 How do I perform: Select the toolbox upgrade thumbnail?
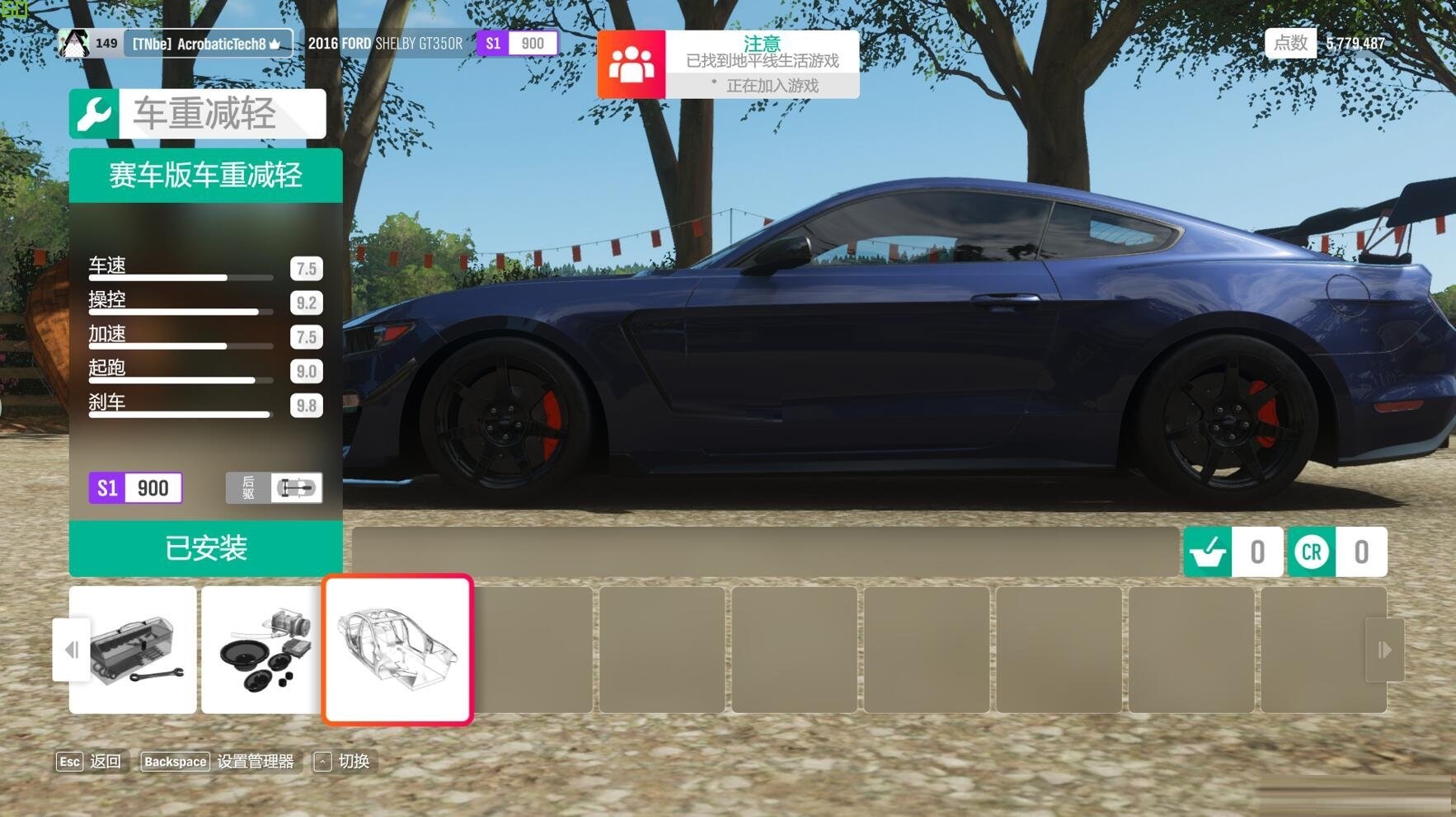pos(133,650)
